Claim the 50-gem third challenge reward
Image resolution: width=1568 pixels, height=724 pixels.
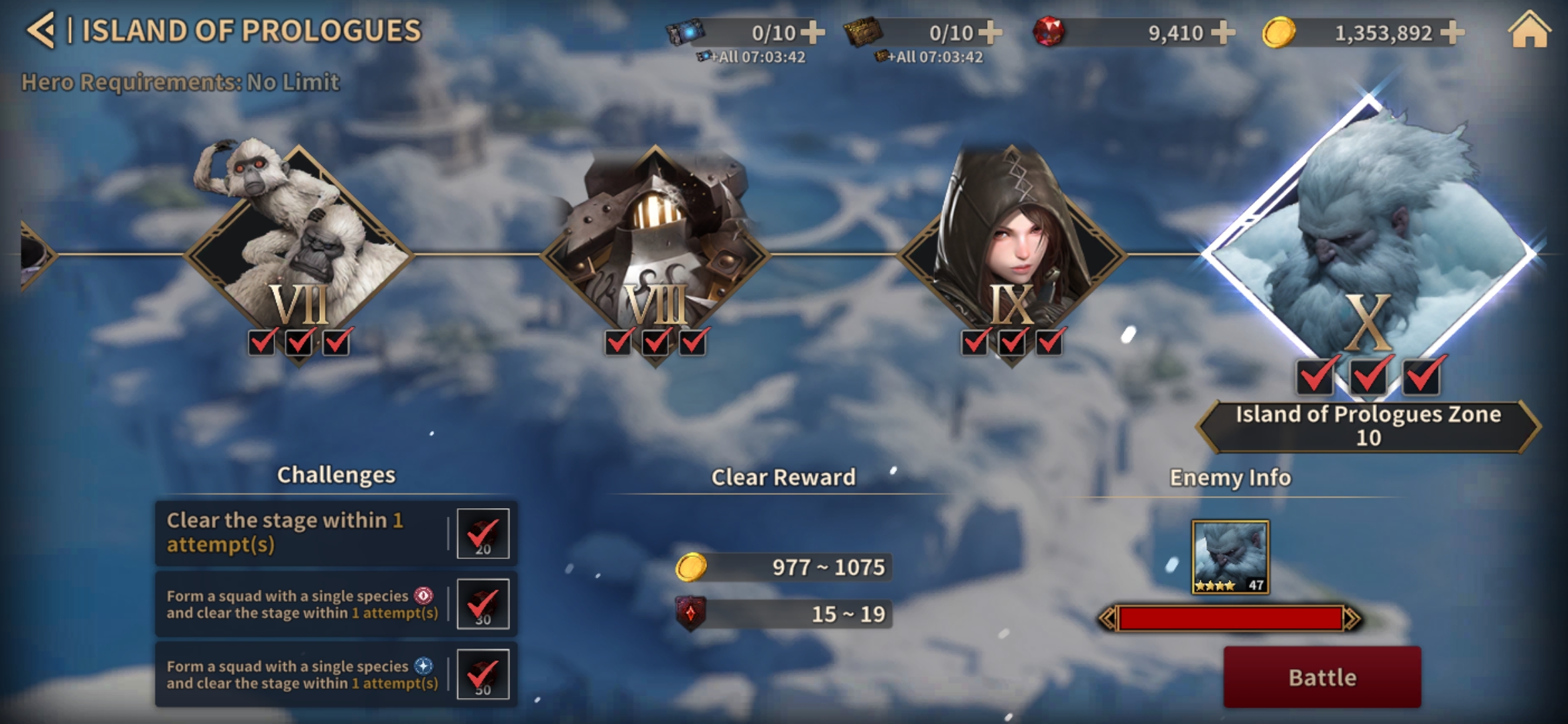[482, 674]
